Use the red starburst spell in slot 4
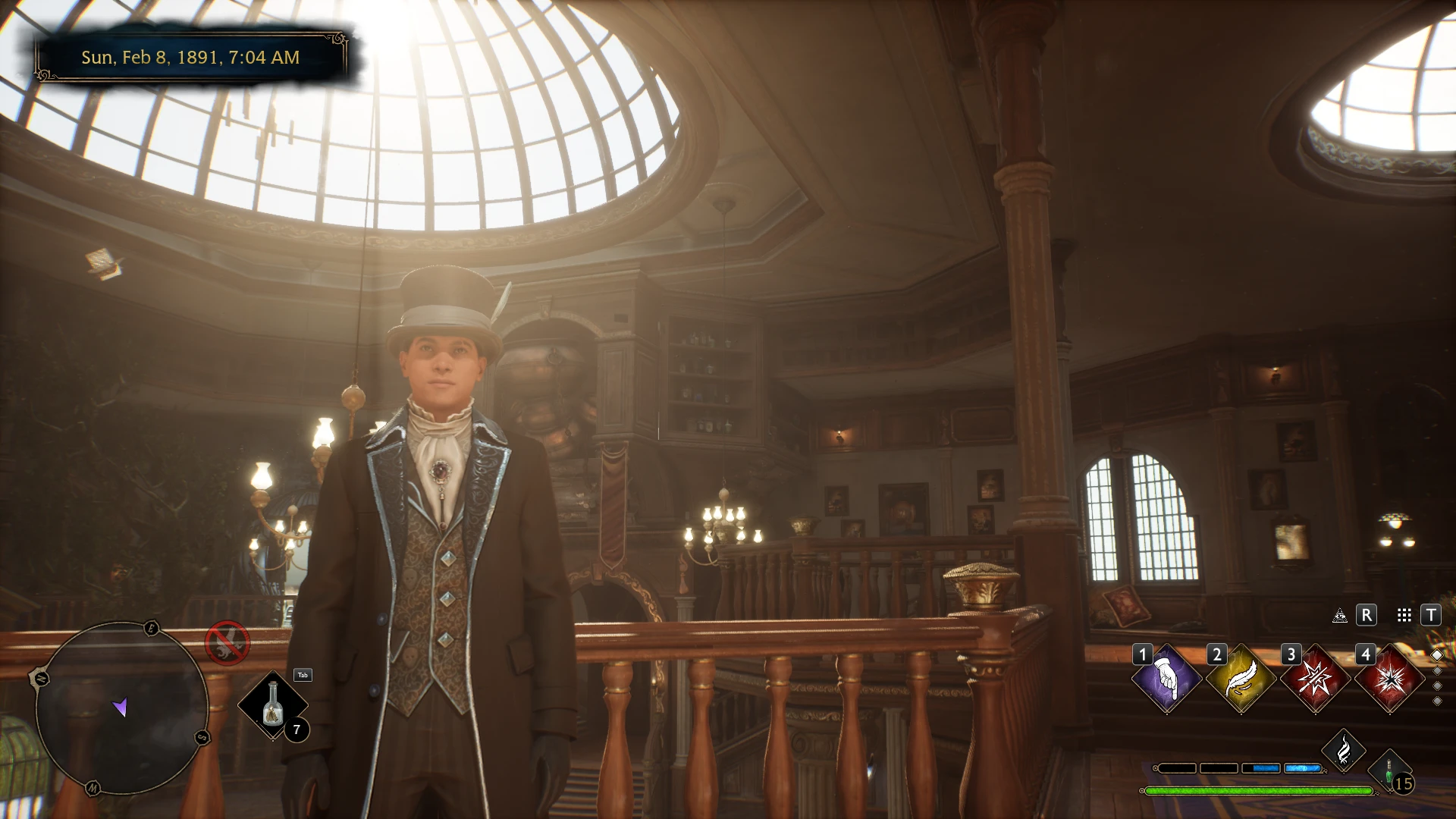Viewport: 1456px width, 819px height. pos(1389,679)
